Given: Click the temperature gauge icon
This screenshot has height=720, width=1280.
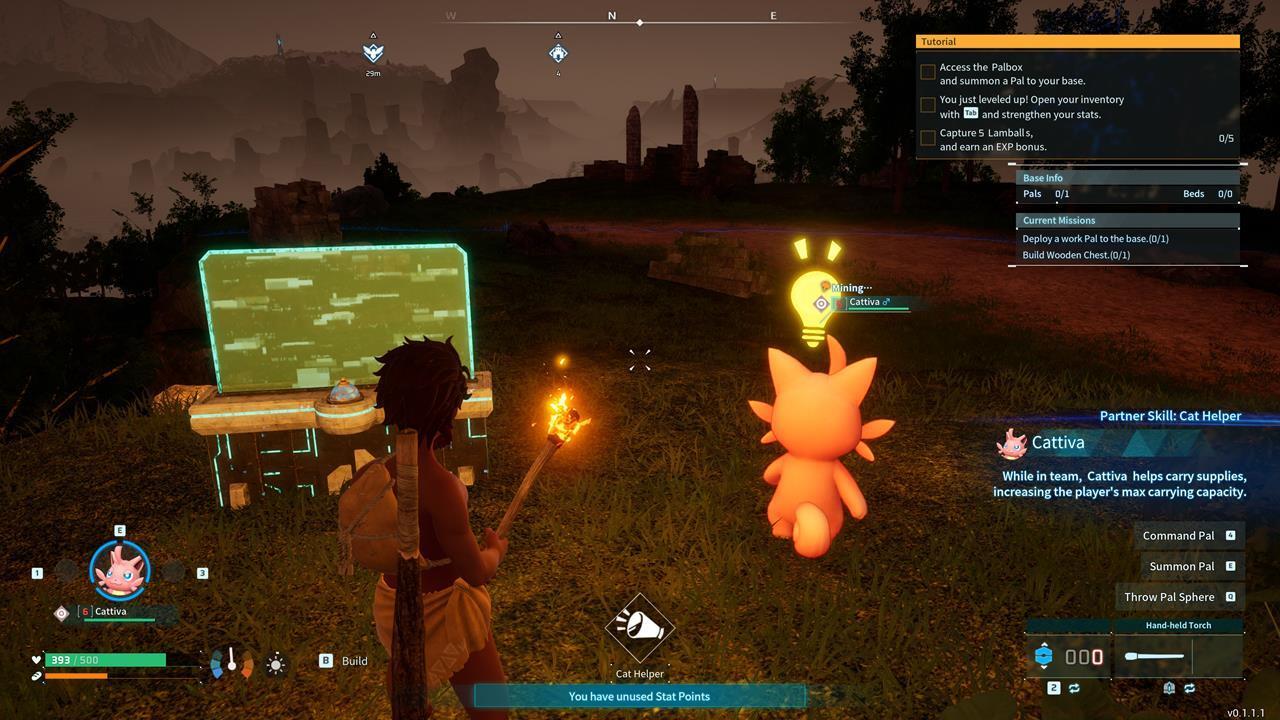Looking at the screenshot, I should (x=232, y=662).
